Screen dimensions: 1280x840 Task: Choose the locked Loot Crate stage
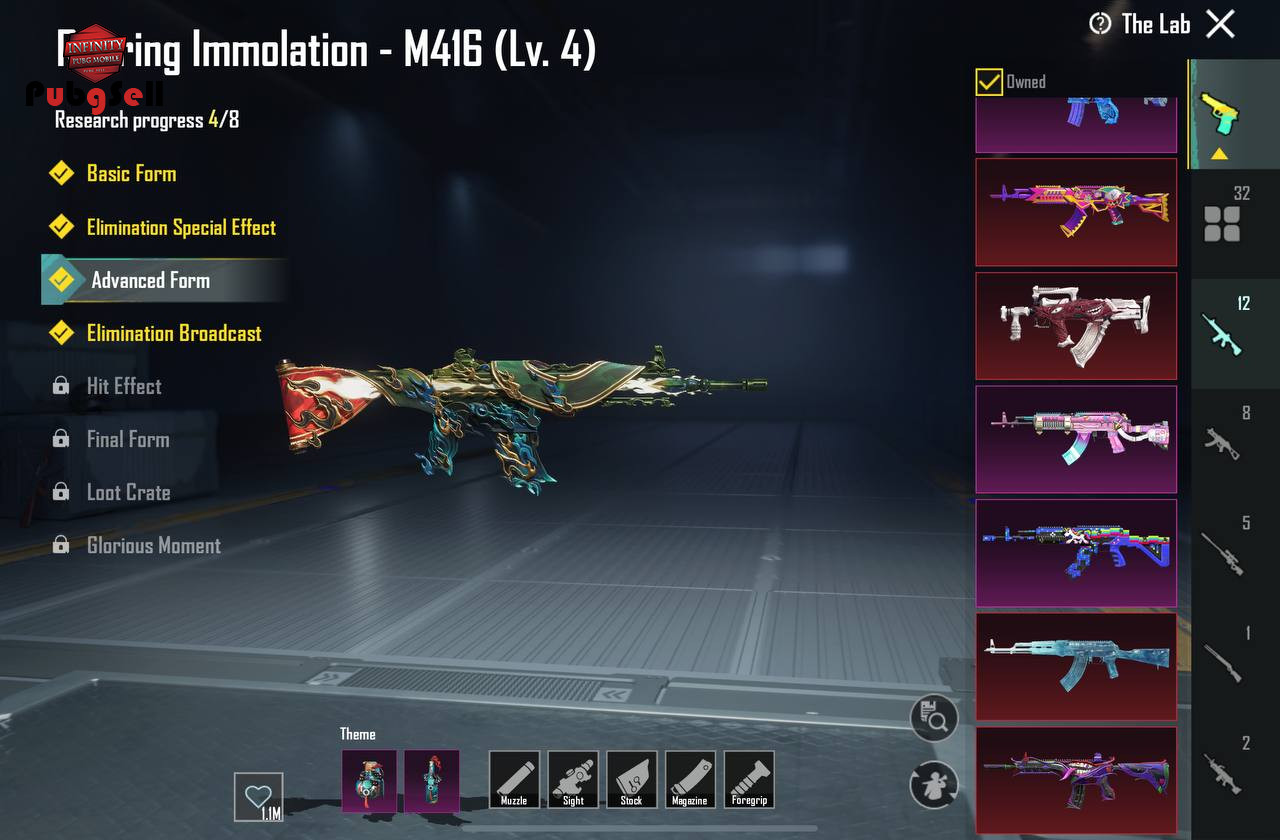coord(128,492)
